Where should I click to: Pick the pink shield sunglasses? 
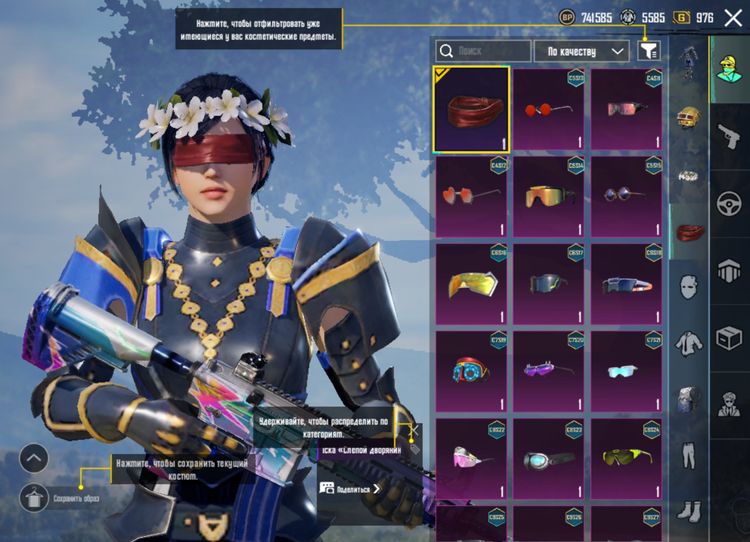[x=471, y=457]
